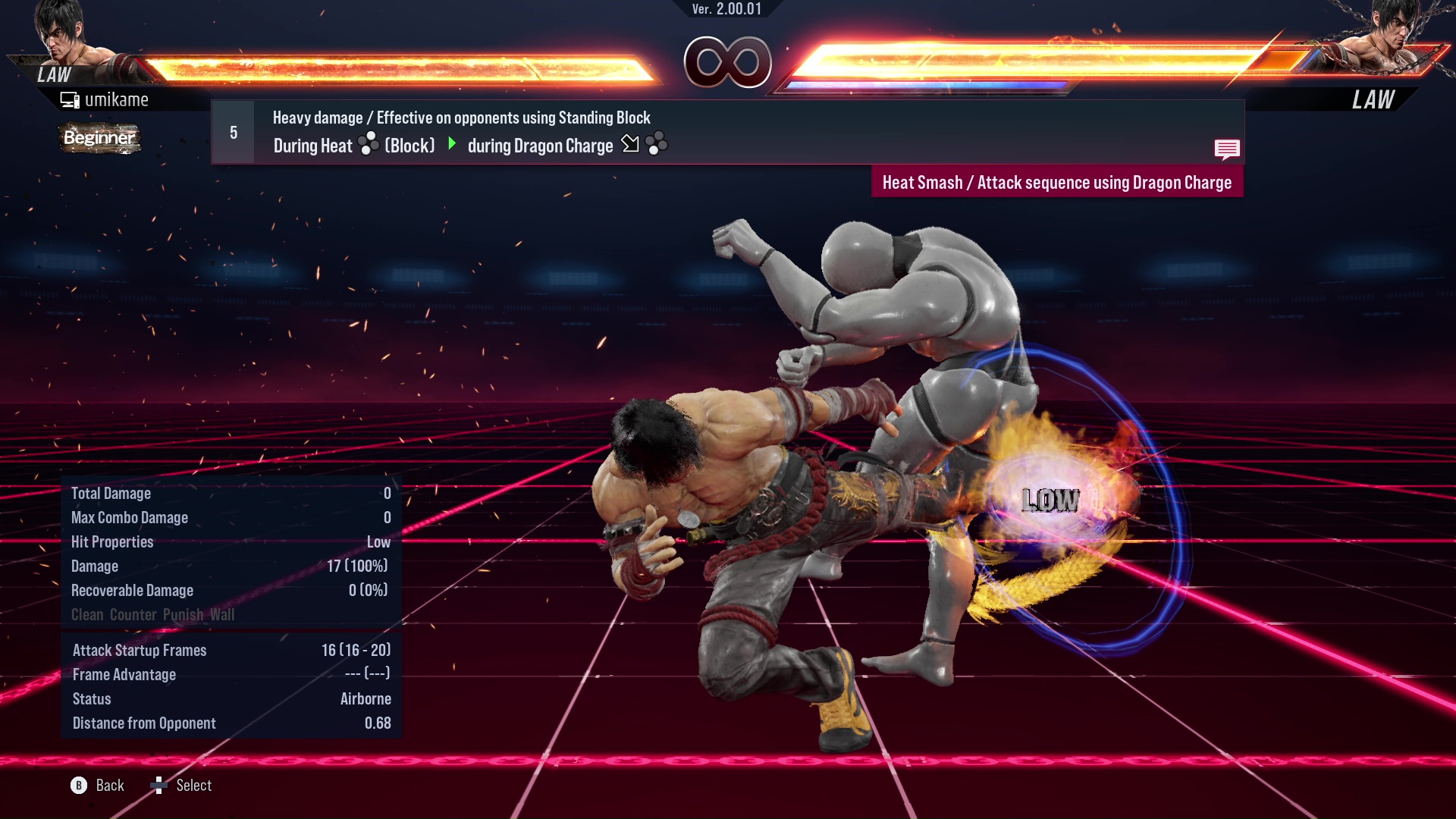Click the Hit Properties Low row
This screenshot has width=1456, height=819.
click(227, 541)
